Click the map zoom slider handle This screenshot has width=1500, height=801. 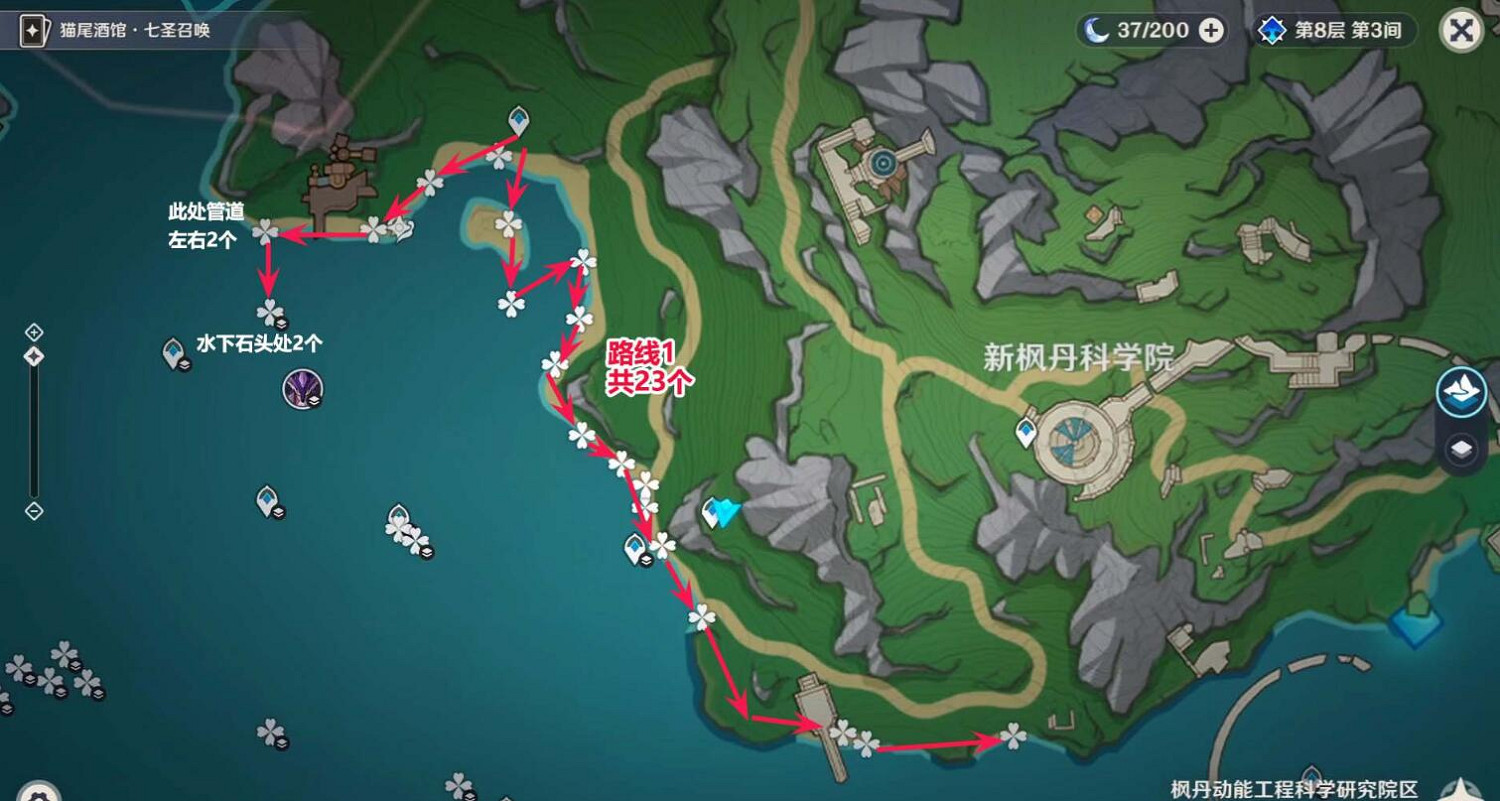pos(32,356)
